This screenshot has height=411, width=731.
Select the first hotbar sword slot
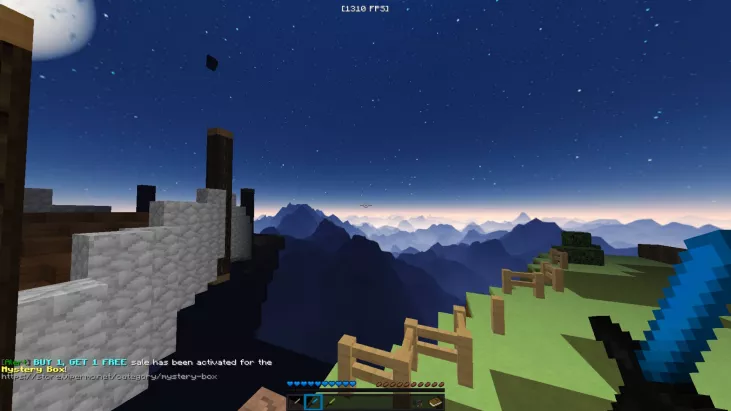pyautogui.click(x=296, y=402)
